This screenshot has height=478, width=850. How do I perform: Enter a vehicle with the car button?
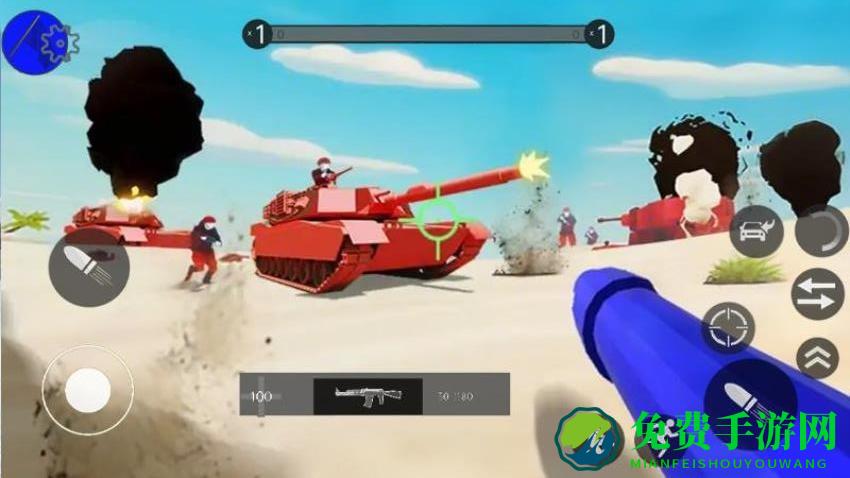pyautogui.click(x=757, y=233)
